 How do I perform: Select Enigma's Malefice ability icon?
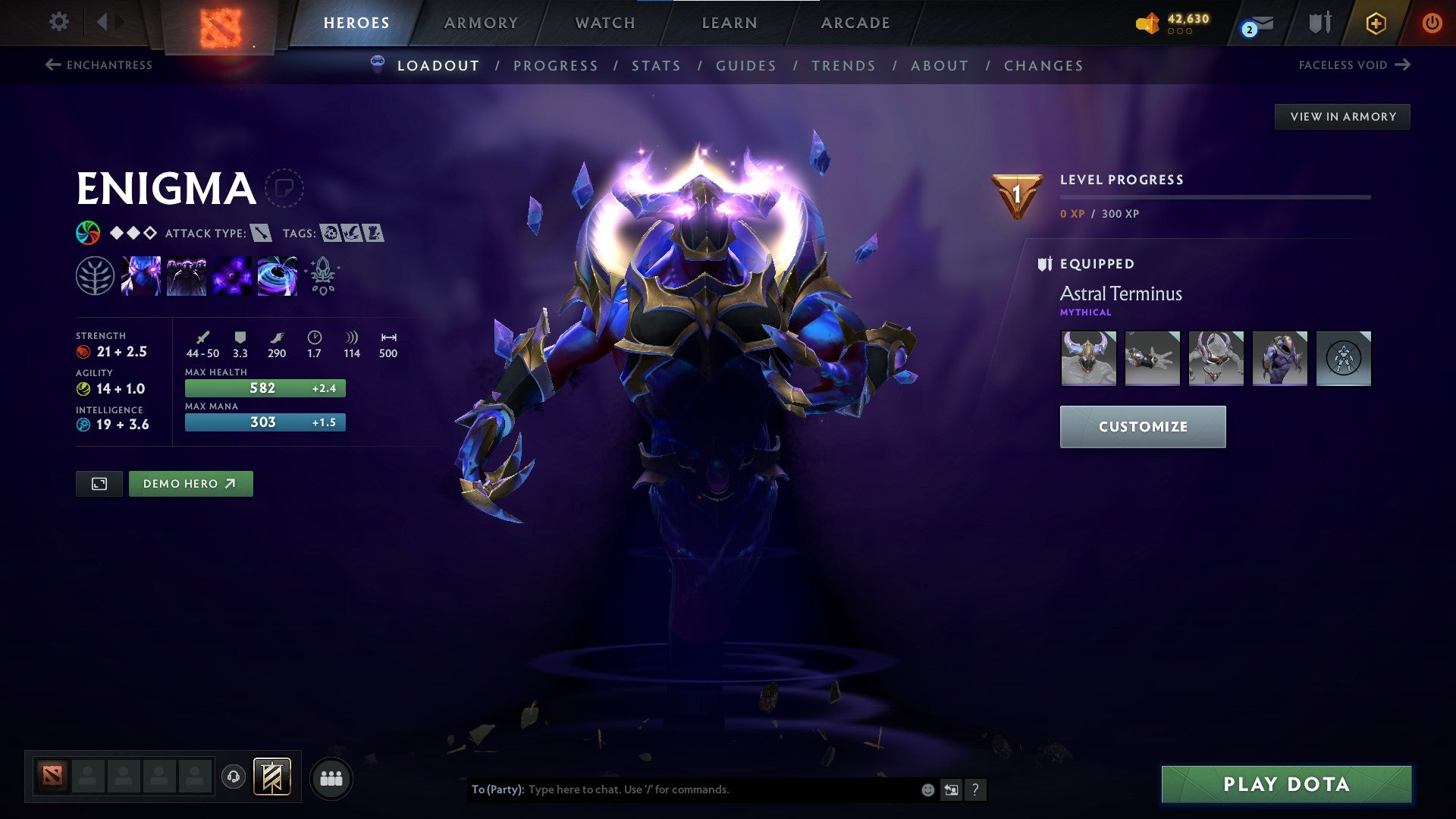point(141,276)
